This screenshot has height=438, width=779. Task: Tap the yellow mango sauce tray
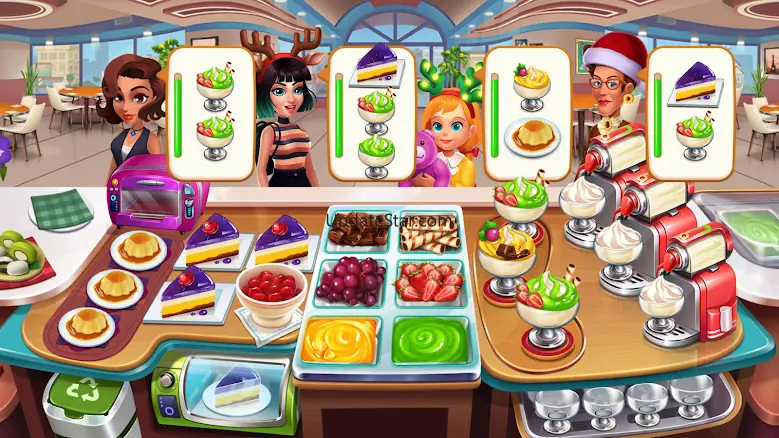[x=340, y=340]
